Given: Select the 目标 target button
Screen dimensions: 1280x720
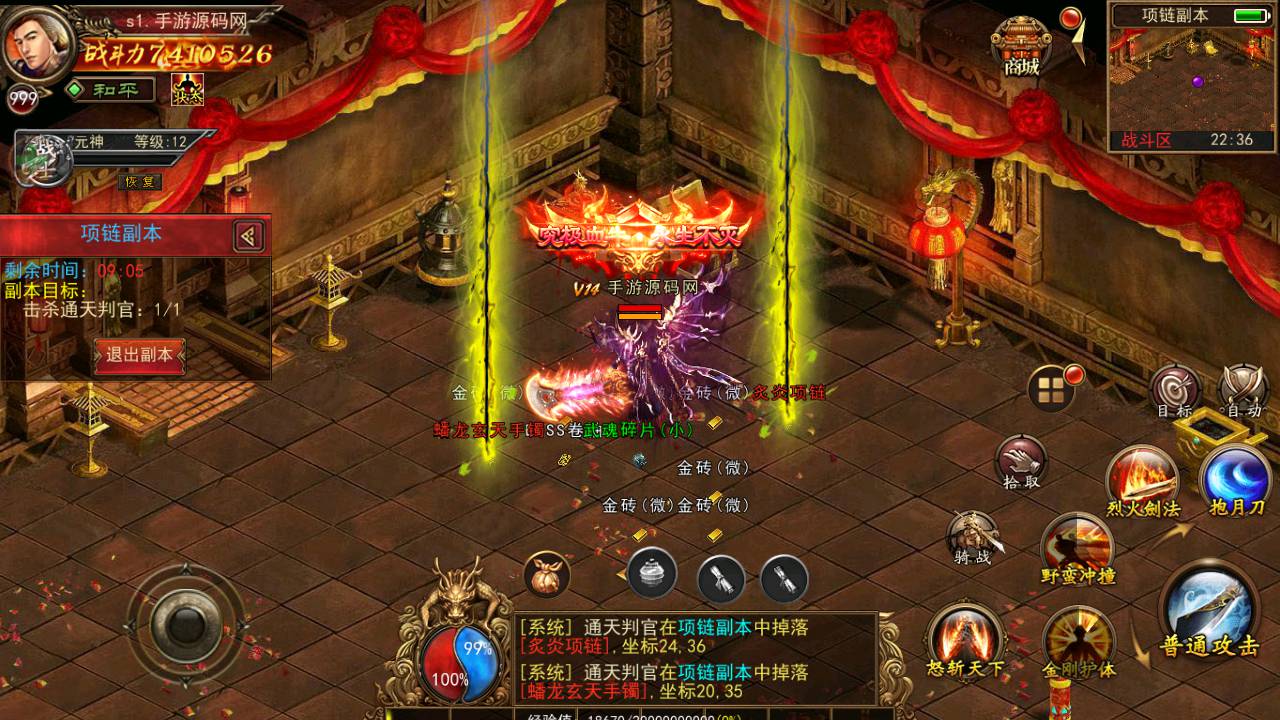Looking at the screenshot, I should 1175,391.
